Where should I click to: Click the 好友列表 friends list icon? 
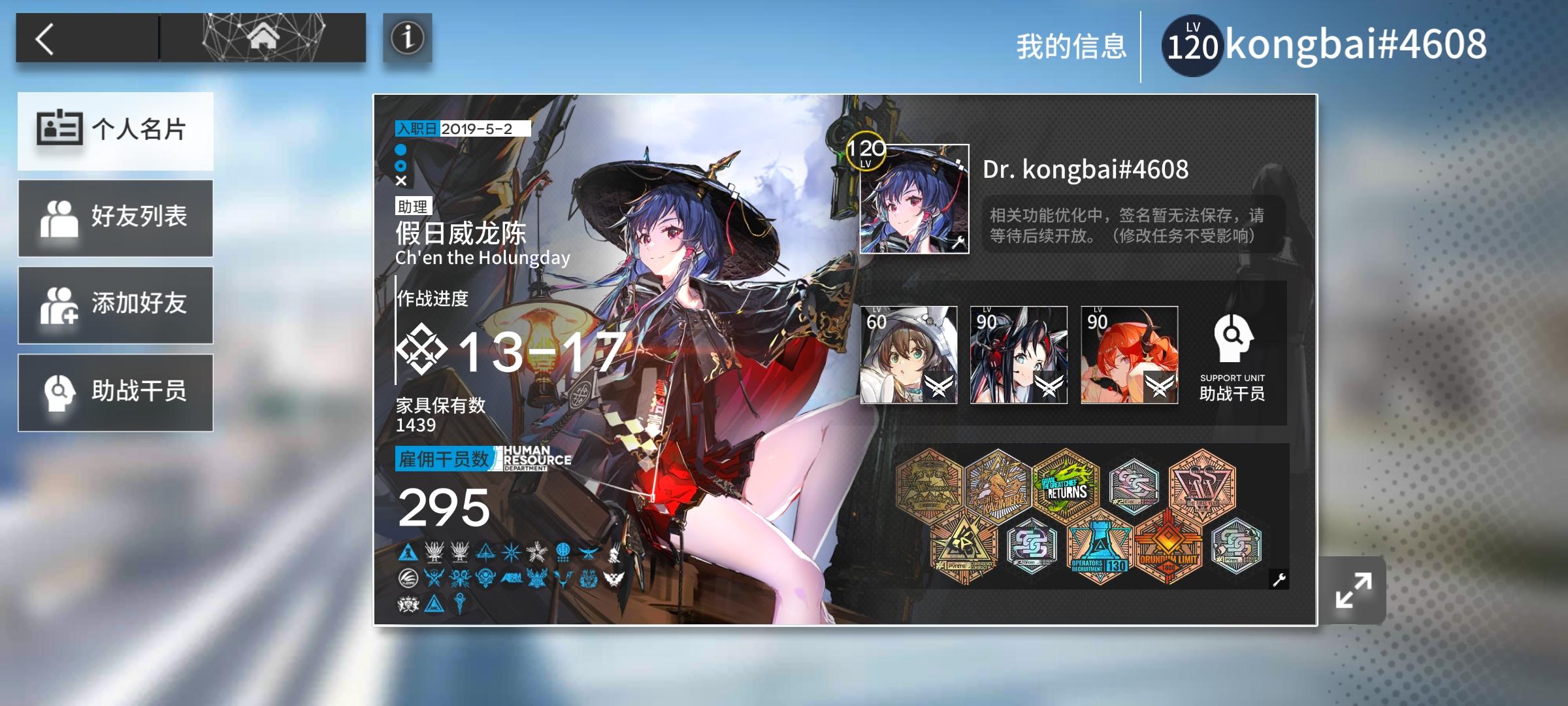coord(61,218)
